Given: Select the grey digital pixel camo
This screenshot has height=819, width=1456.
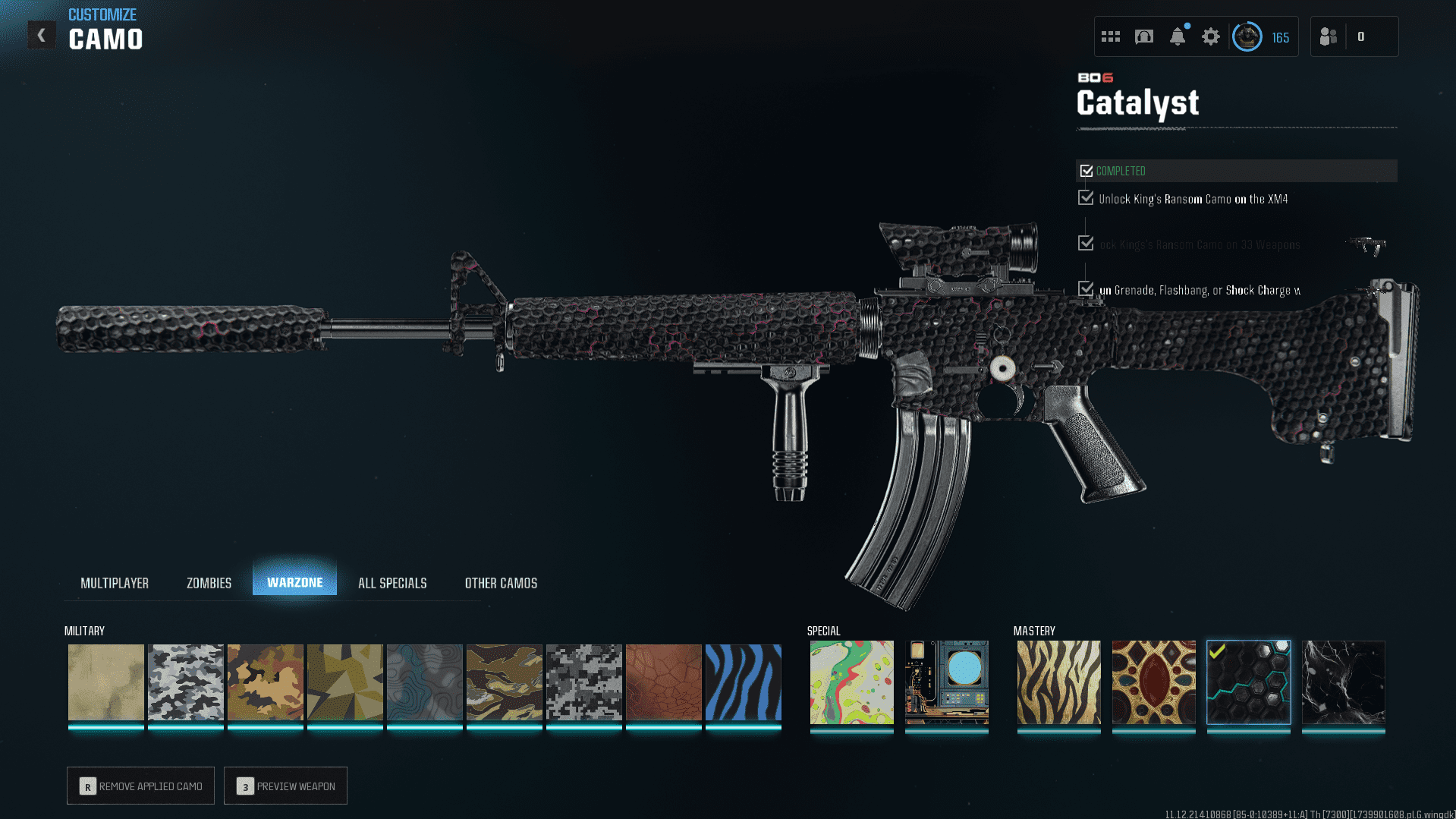Looking at the screenshot, I should (x=584, y=682).
